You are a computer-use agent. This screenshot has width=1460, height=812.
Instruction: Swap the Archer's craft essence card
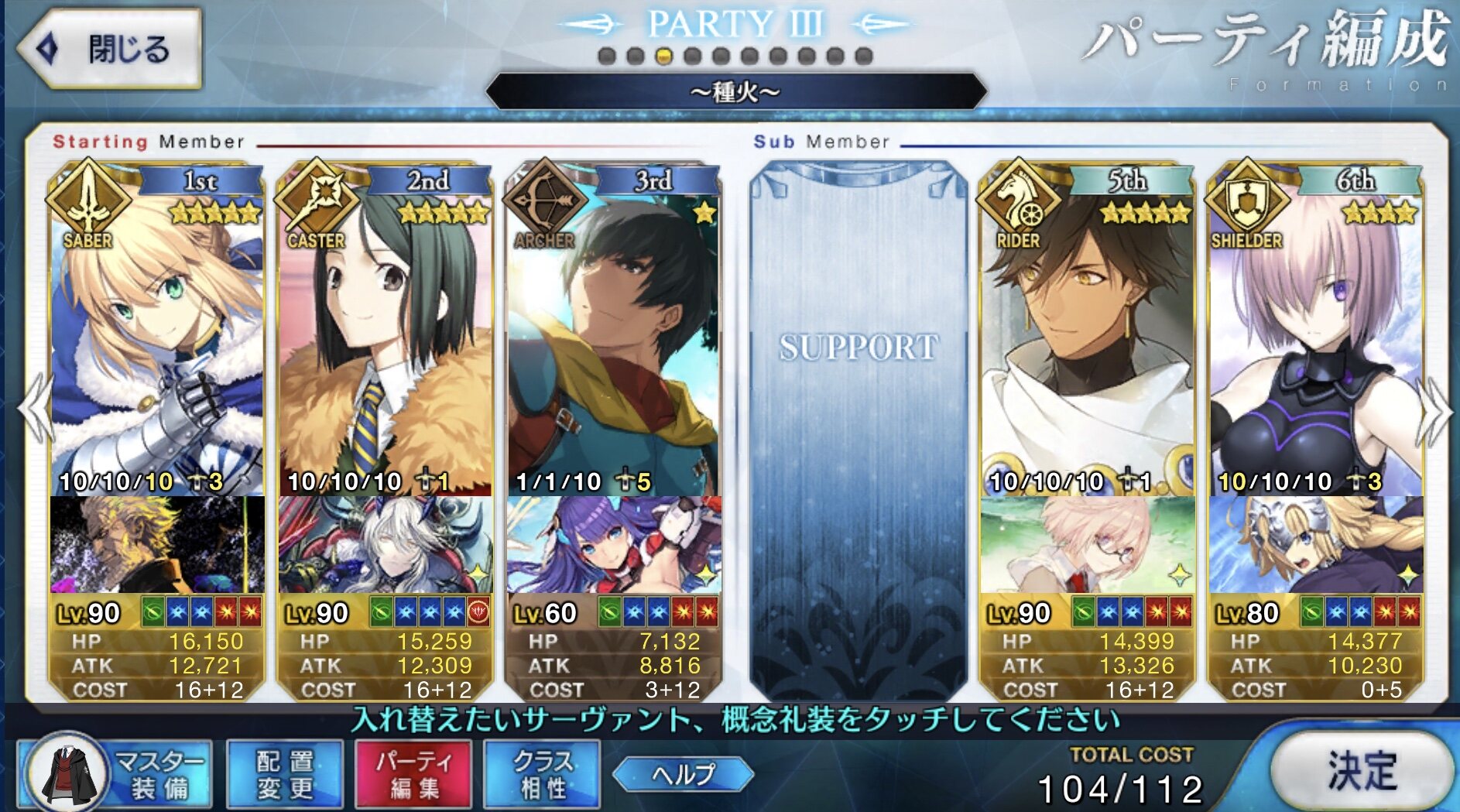tap(613, 545)
